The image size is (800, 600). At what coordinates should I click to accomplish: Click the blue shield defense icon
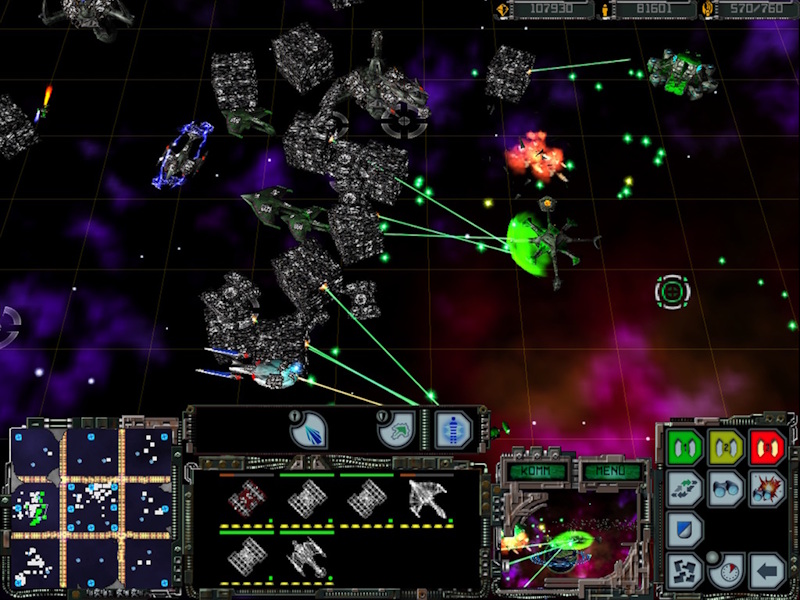[683, 529]
